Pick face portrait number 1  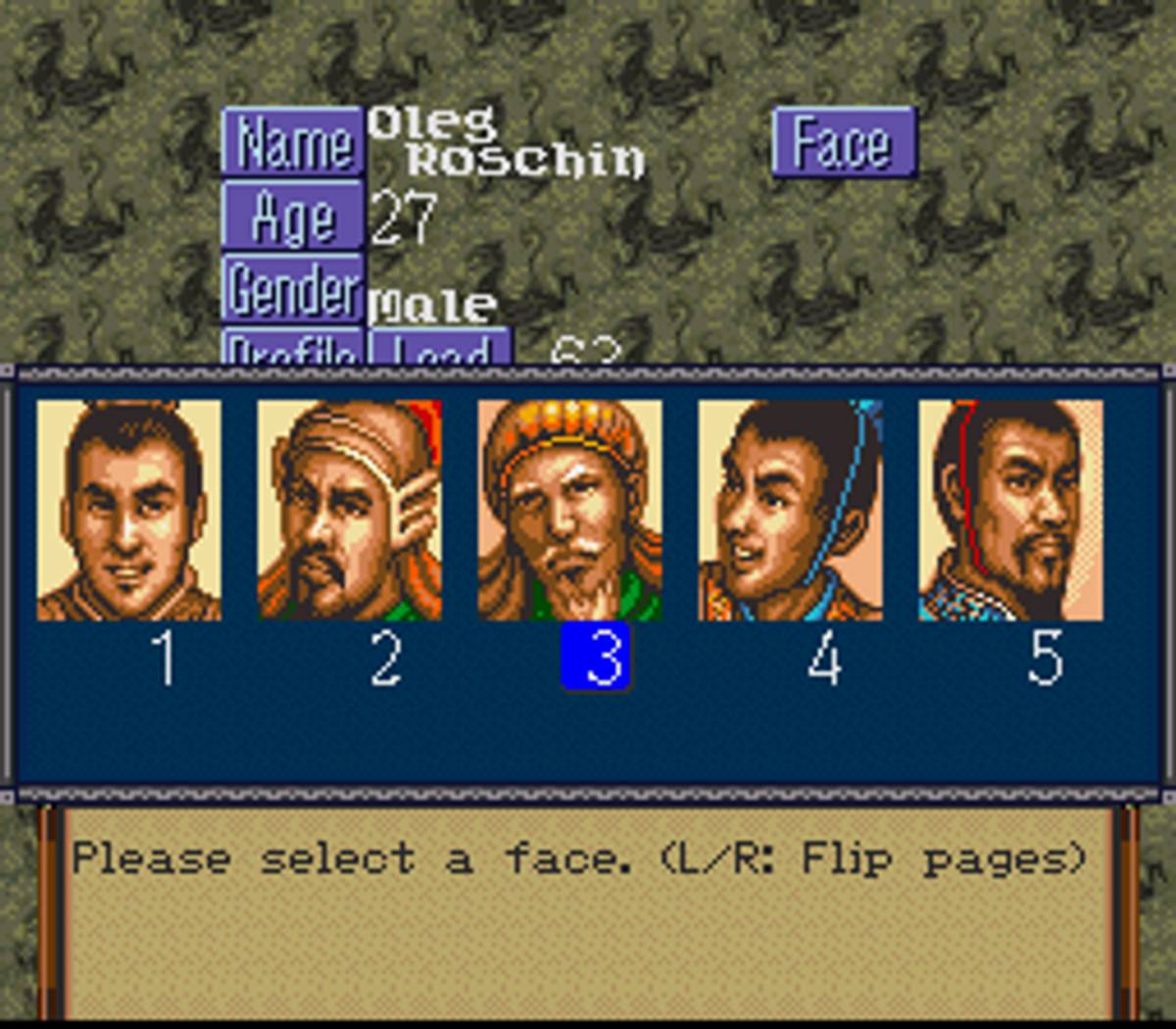[129, 510]
